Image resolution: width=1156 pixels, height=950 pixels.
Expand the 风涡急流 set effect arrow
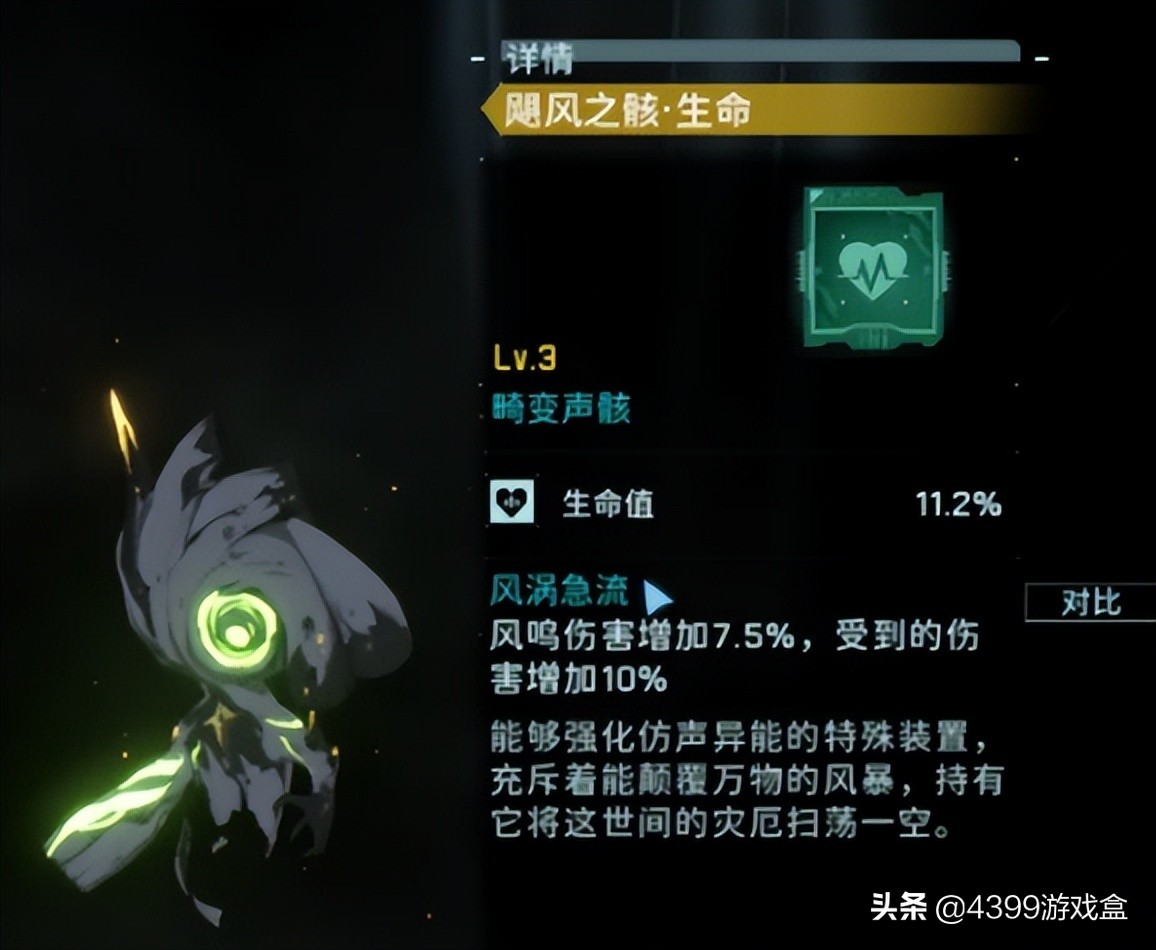click(657, 597)
